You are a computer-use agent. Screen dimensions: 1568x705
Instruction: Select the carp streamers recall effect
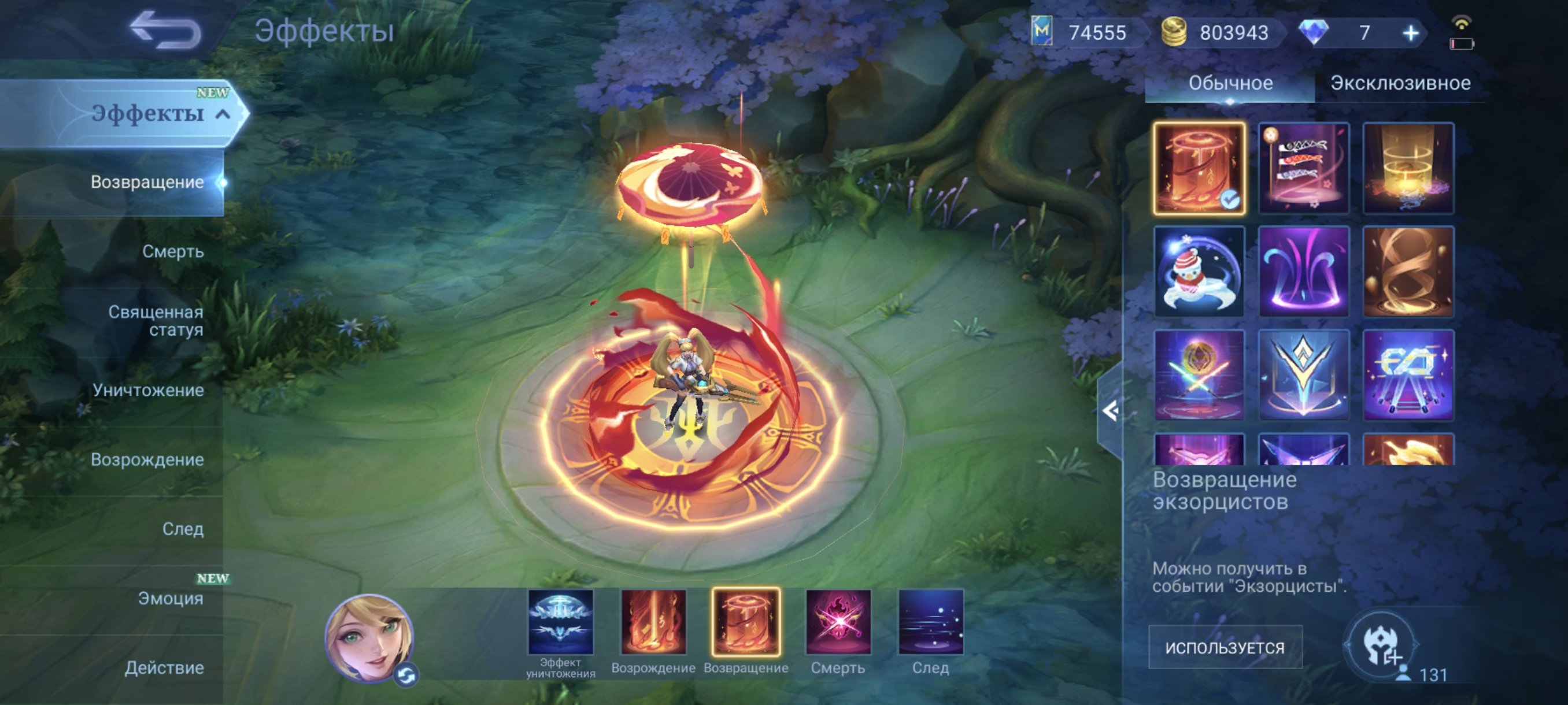pyautogui.click(x=1304, y=169)
